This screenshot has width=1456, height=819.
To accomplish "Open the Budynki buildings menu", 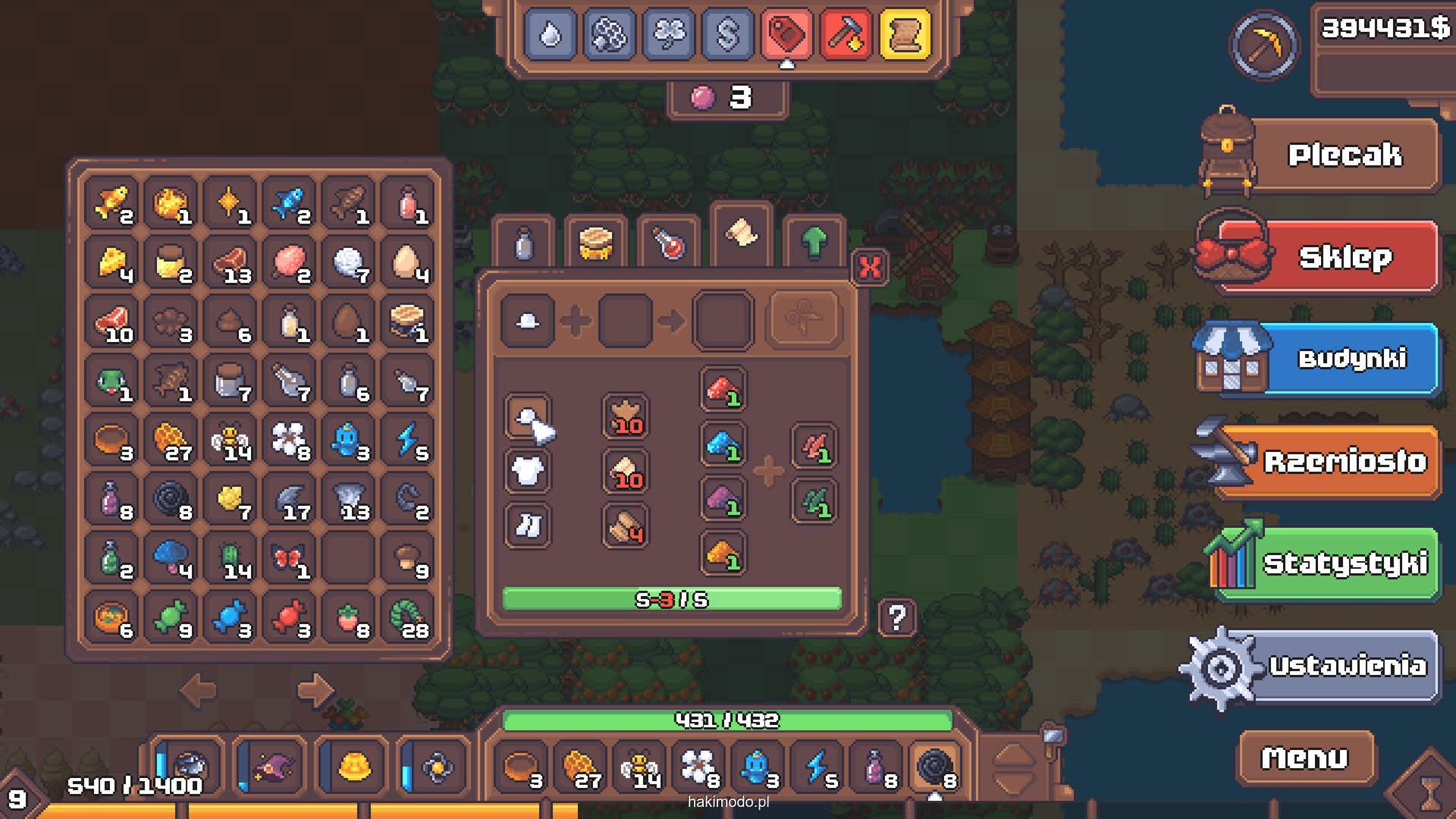I will 1350,359.
